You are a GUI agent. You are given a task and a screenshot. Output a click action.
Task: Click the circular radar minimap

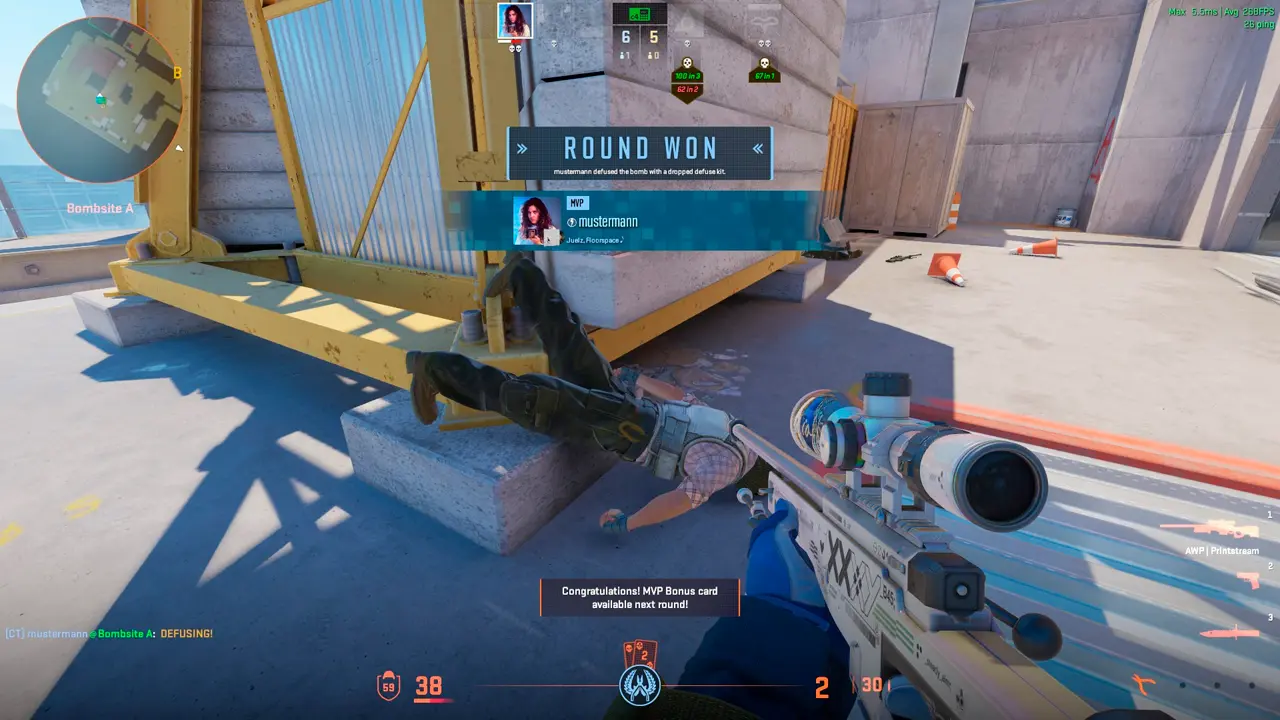pyautogui.click(x=99, y=99)
